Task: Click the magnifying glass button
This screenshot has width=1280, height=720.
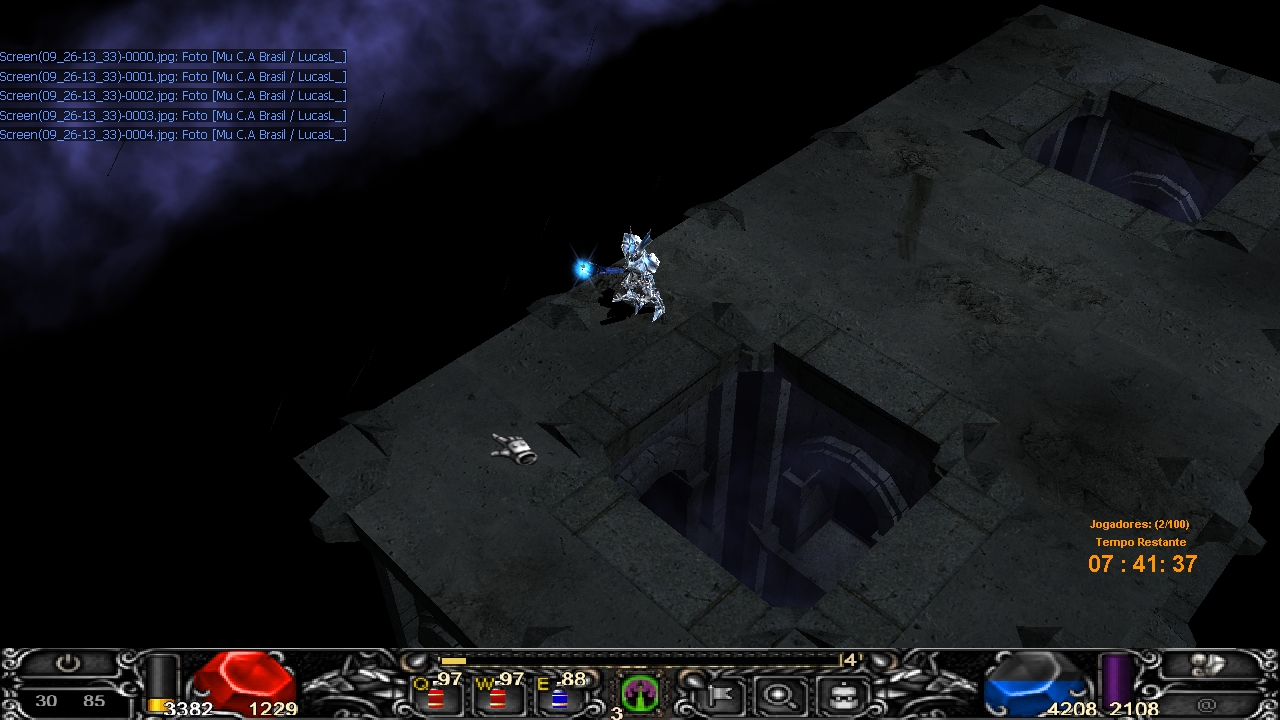Action: 776,694
